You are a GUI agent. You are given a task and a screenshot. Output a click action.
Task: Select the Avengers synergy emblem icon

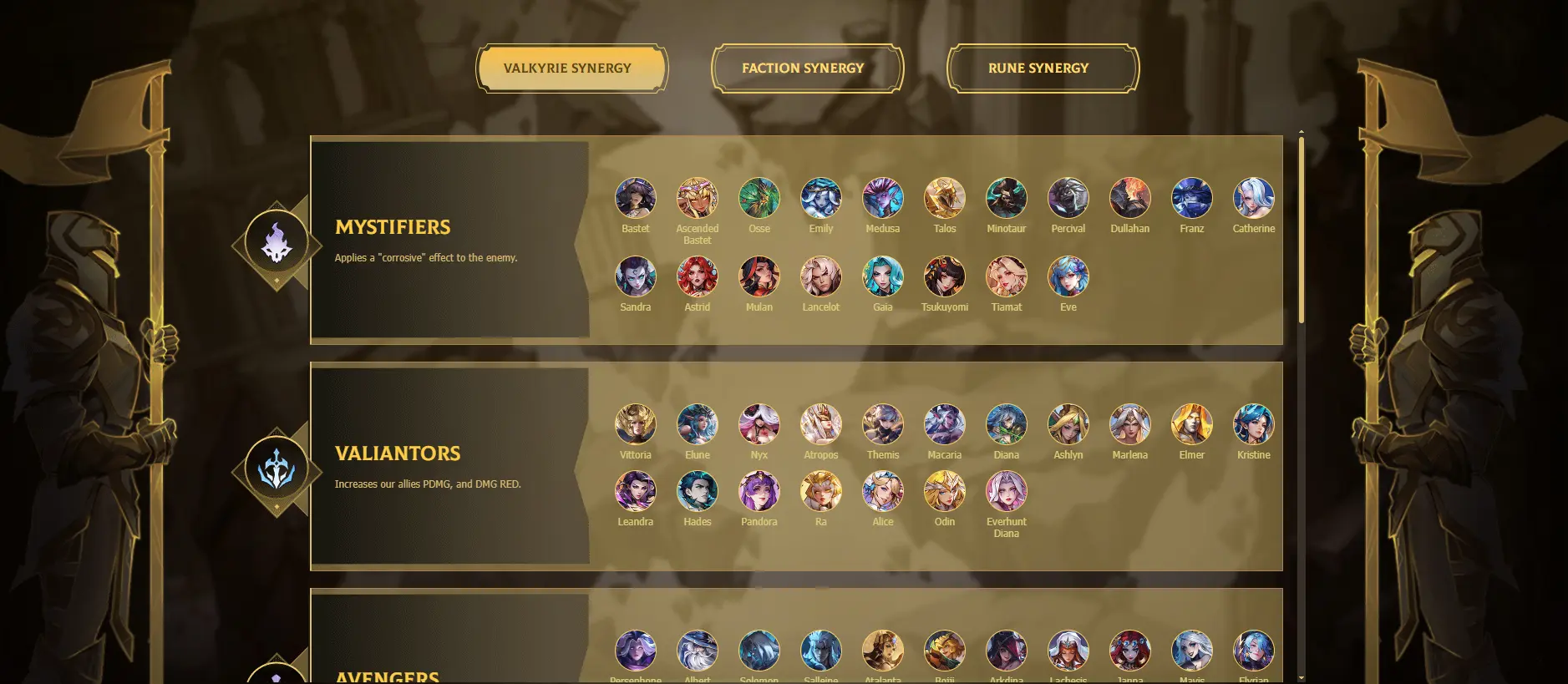click(x=276, y=678)
